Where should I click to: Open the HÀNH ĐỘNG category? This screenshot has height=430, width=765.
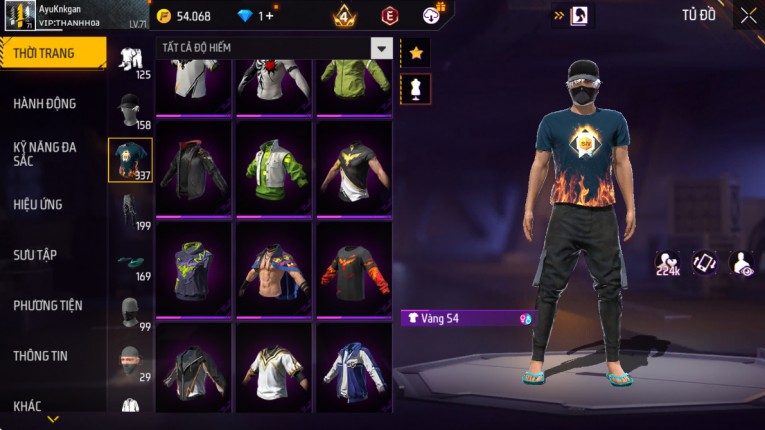click(x=45, y=103)
